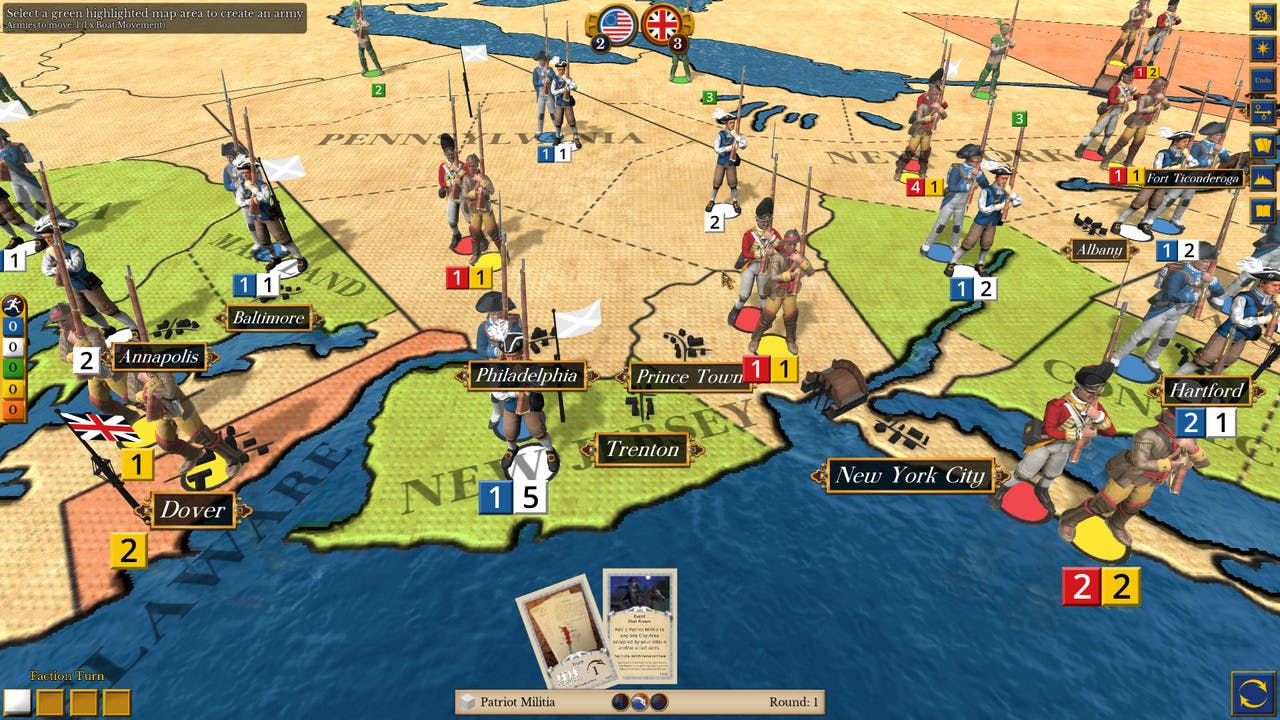
Task: Click the blue counter showing zero
Action: click(11, 326)
